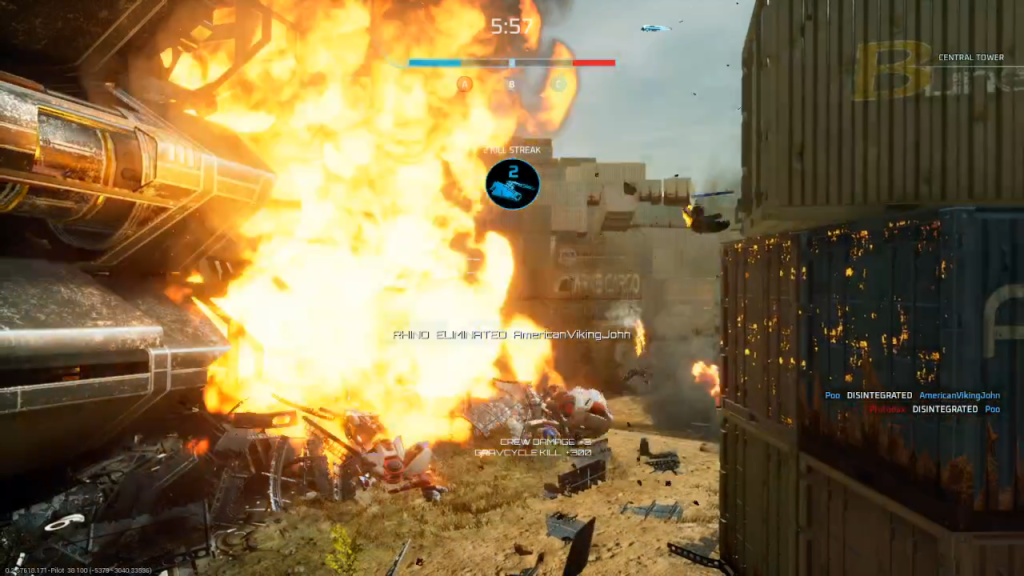Screen dimensions: 1024x576
Task: Select the capture point B marker
Action: (511, 84)
